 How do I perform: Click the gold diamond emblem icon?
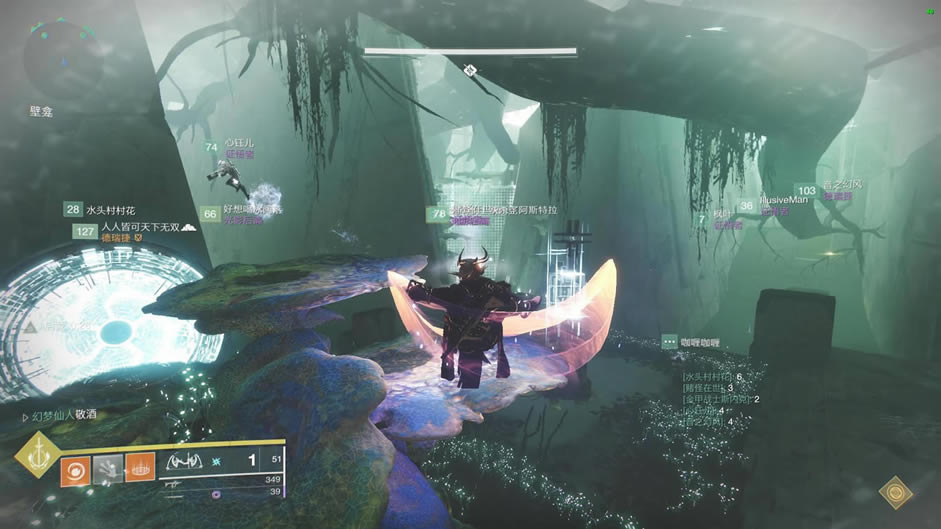(x=895, y=492)
